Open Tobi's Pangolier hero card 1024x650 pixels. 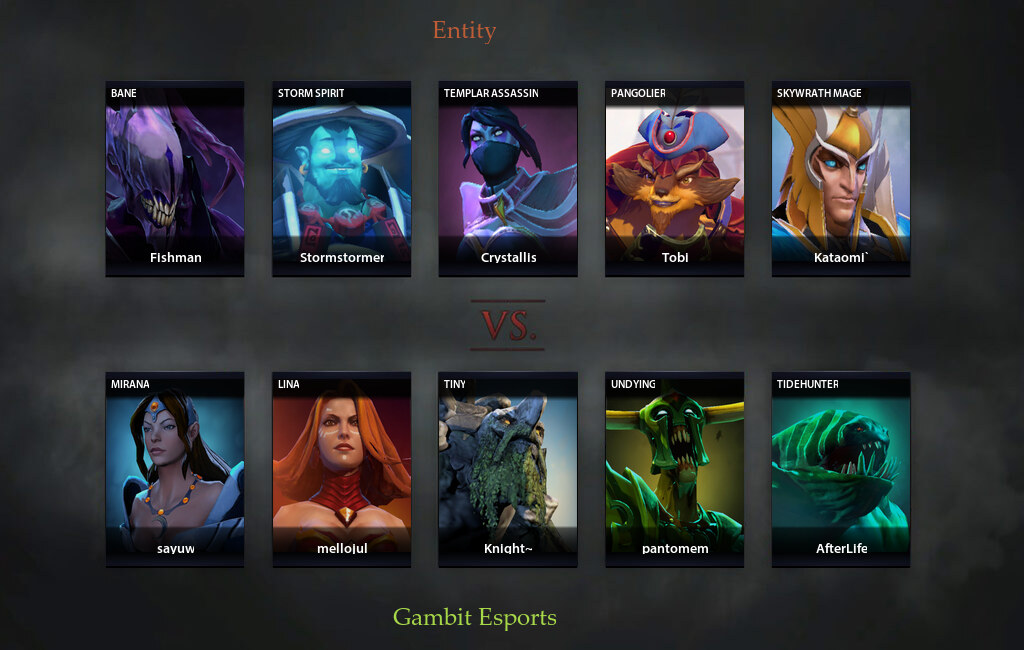[x=674, y=179]
